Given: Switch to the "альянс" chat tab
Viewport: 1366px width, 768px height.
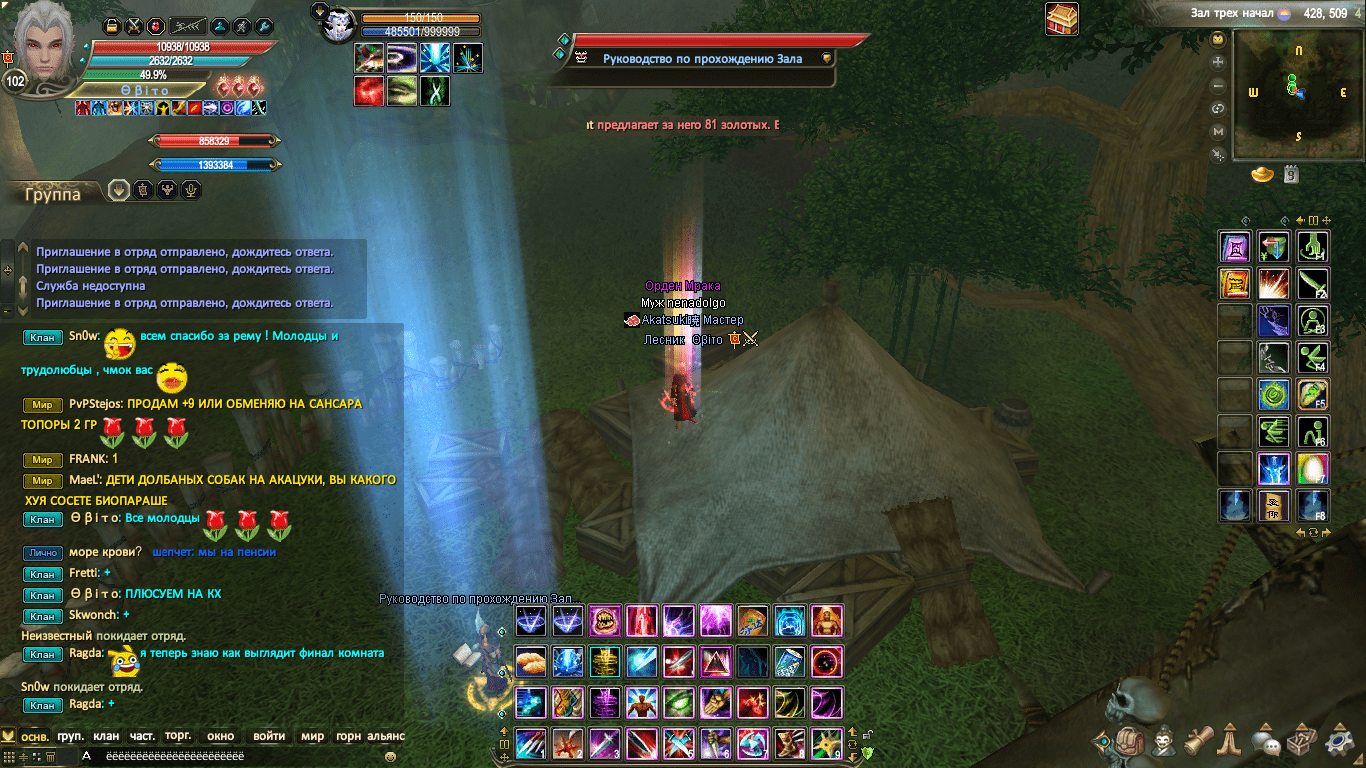Looking at the screenshot, I should click(x=385, y=736).
